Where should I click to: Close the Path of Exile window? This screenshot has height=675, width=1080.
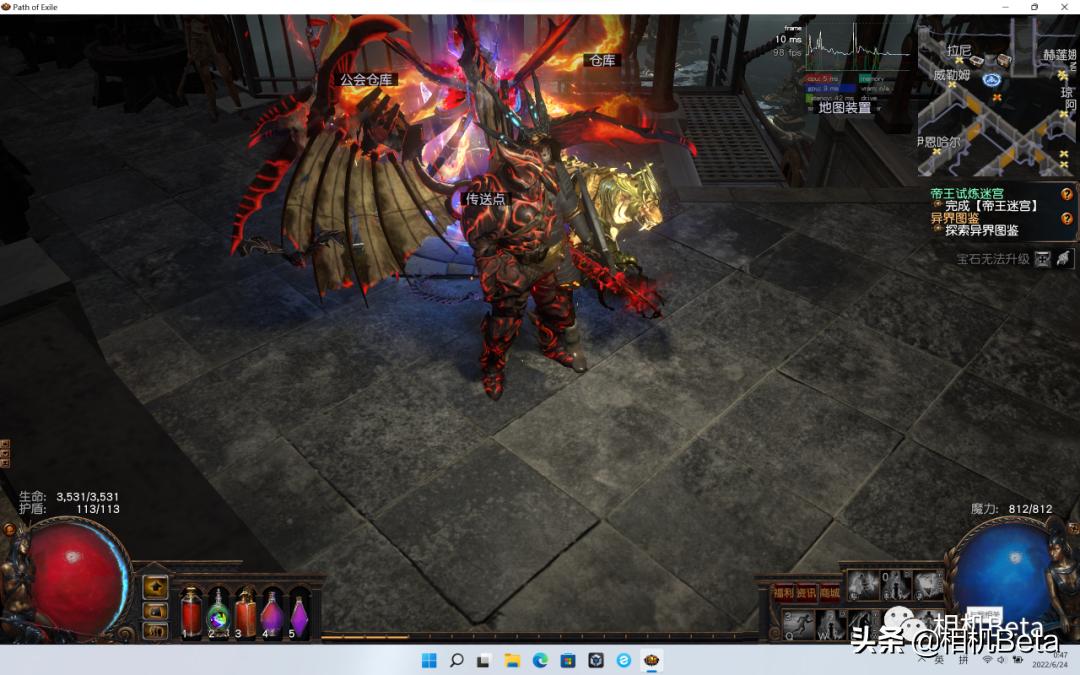point(1064,7)
